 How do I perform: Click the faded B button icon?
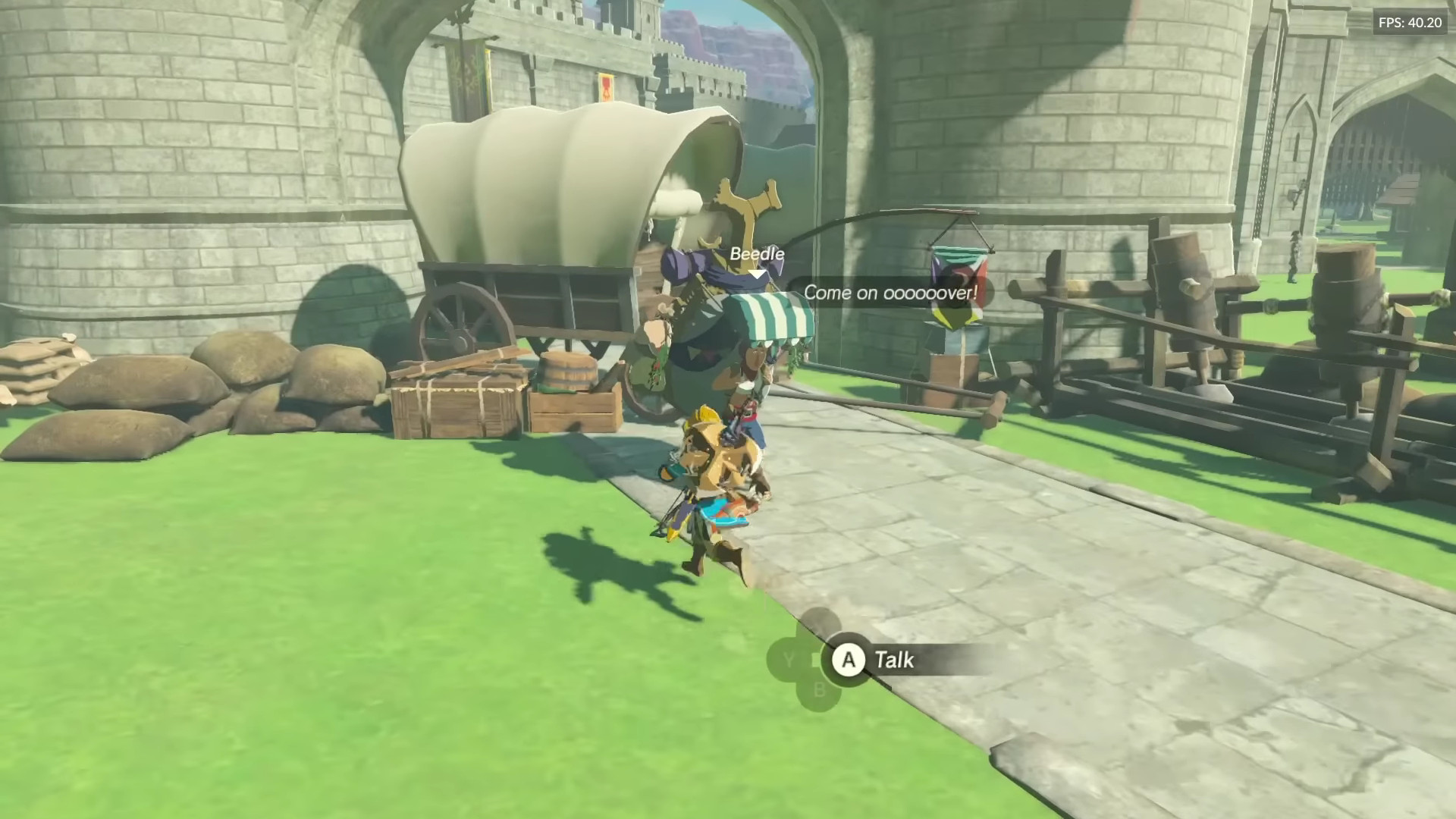click(819, 691)
